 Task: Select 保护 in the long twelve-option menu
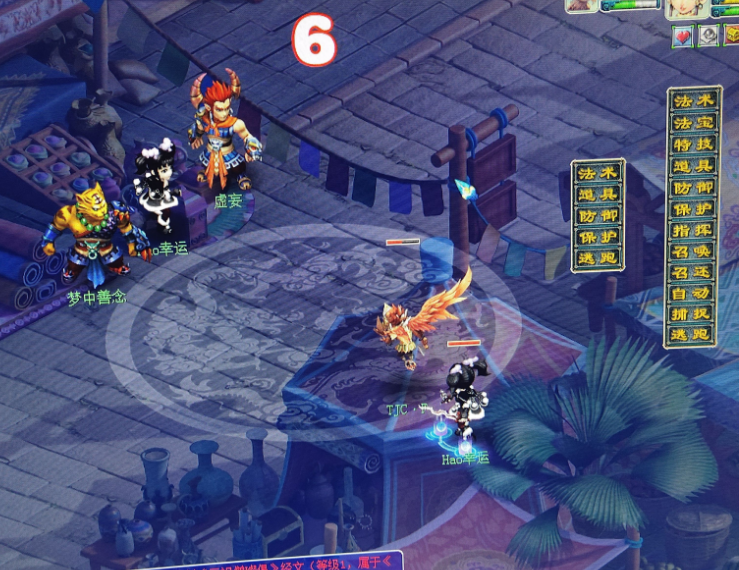coord(693,208)
